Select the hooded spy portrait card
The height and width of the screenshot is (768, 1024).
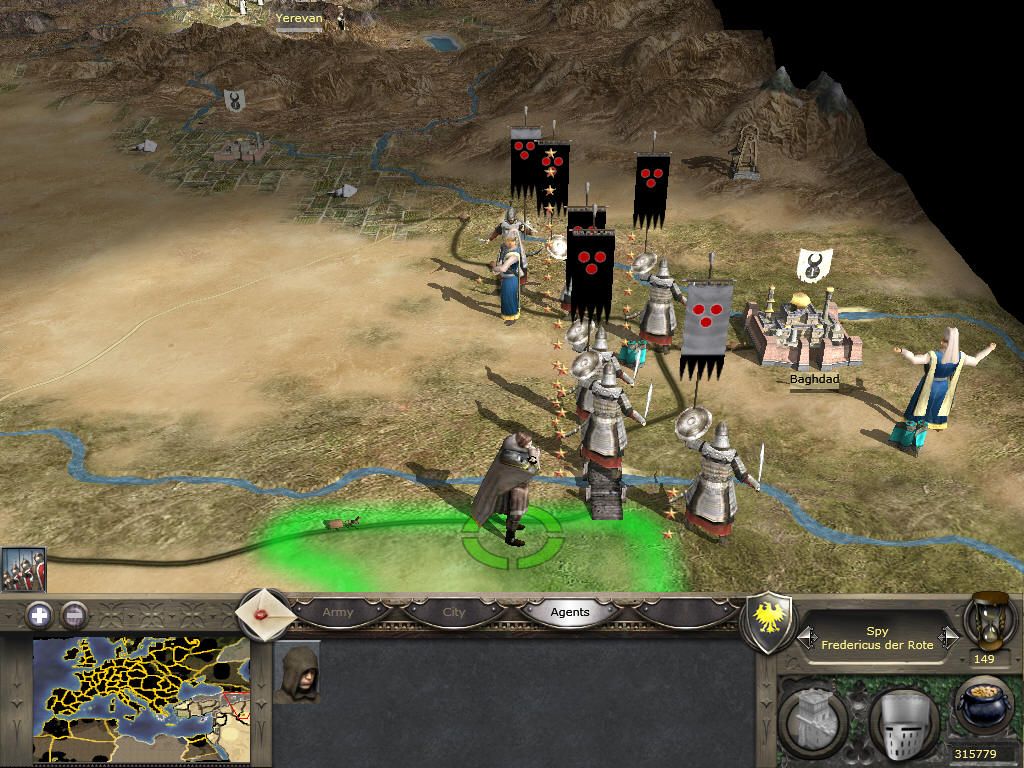tap(297, 673)
